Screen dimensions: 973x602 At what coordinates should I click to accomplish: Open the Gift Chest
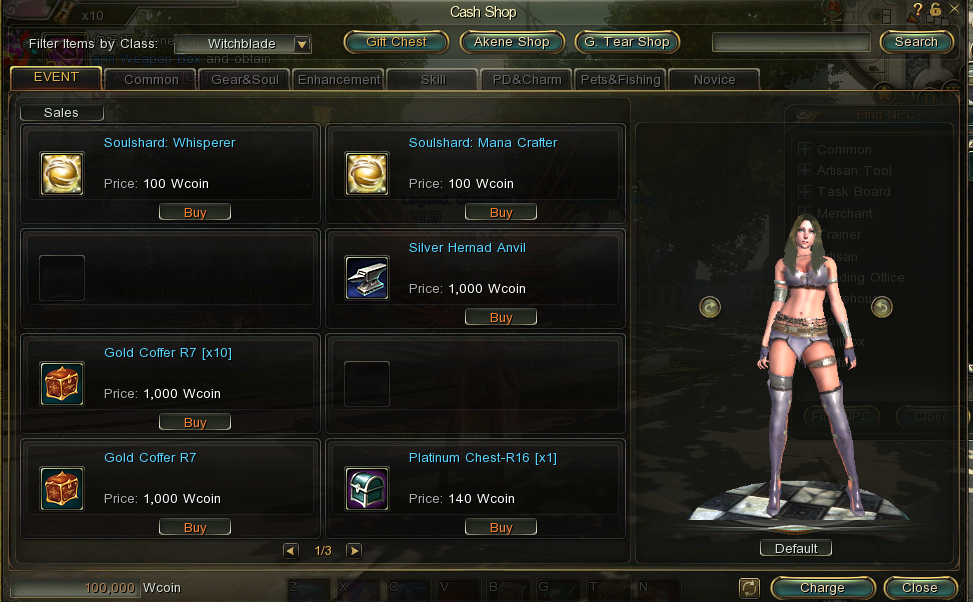[396, 42]
